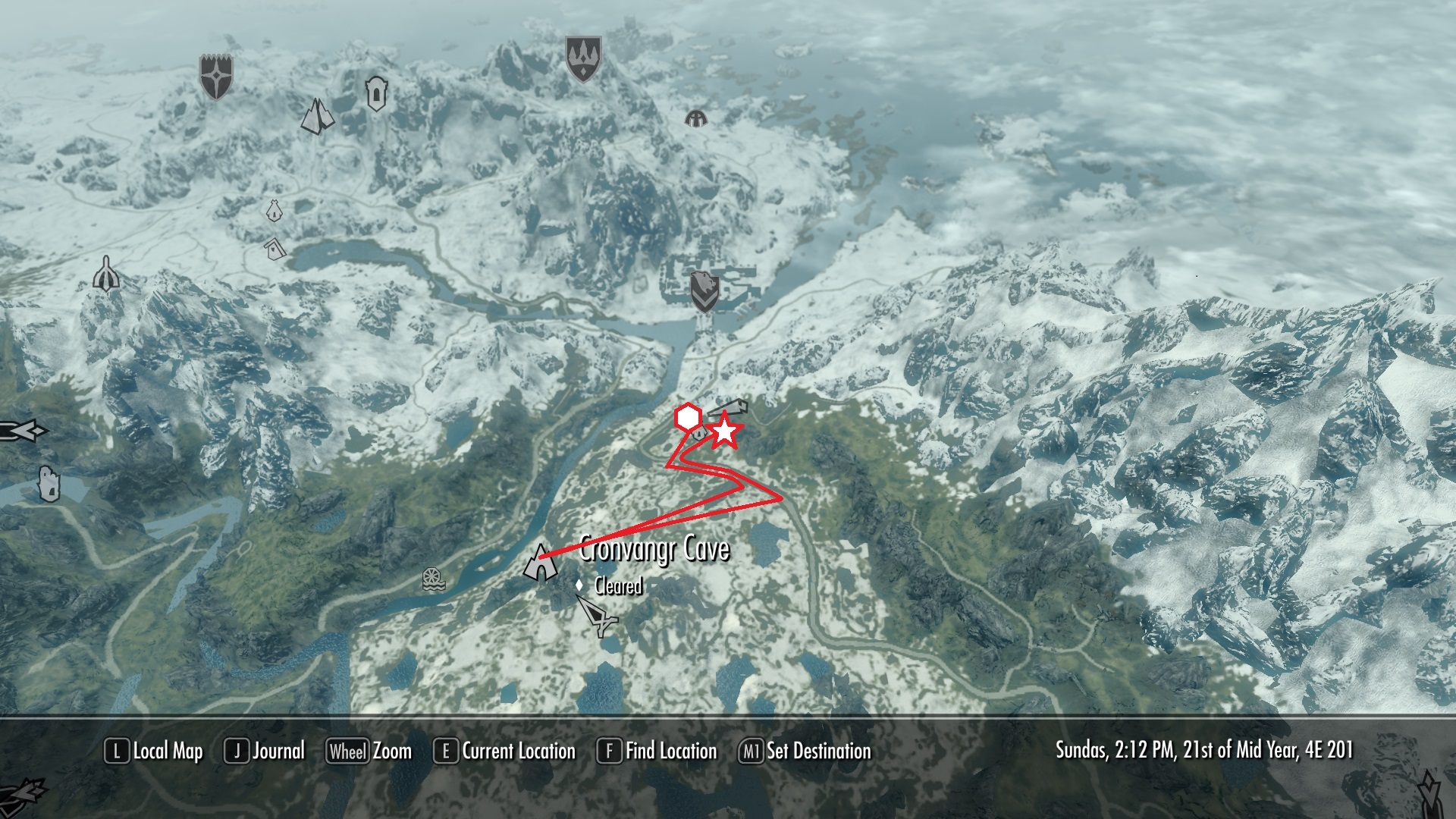Click the red star quest marker
This screenshot has height=819, width=1456.
click(725, 431)
